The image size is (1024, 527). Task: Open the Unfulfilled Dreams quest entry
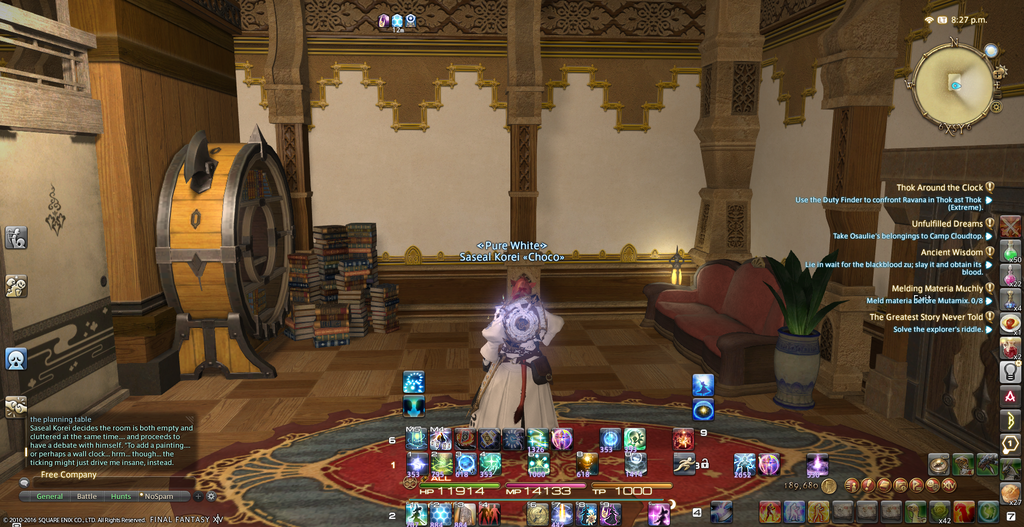tap(946, 224)
